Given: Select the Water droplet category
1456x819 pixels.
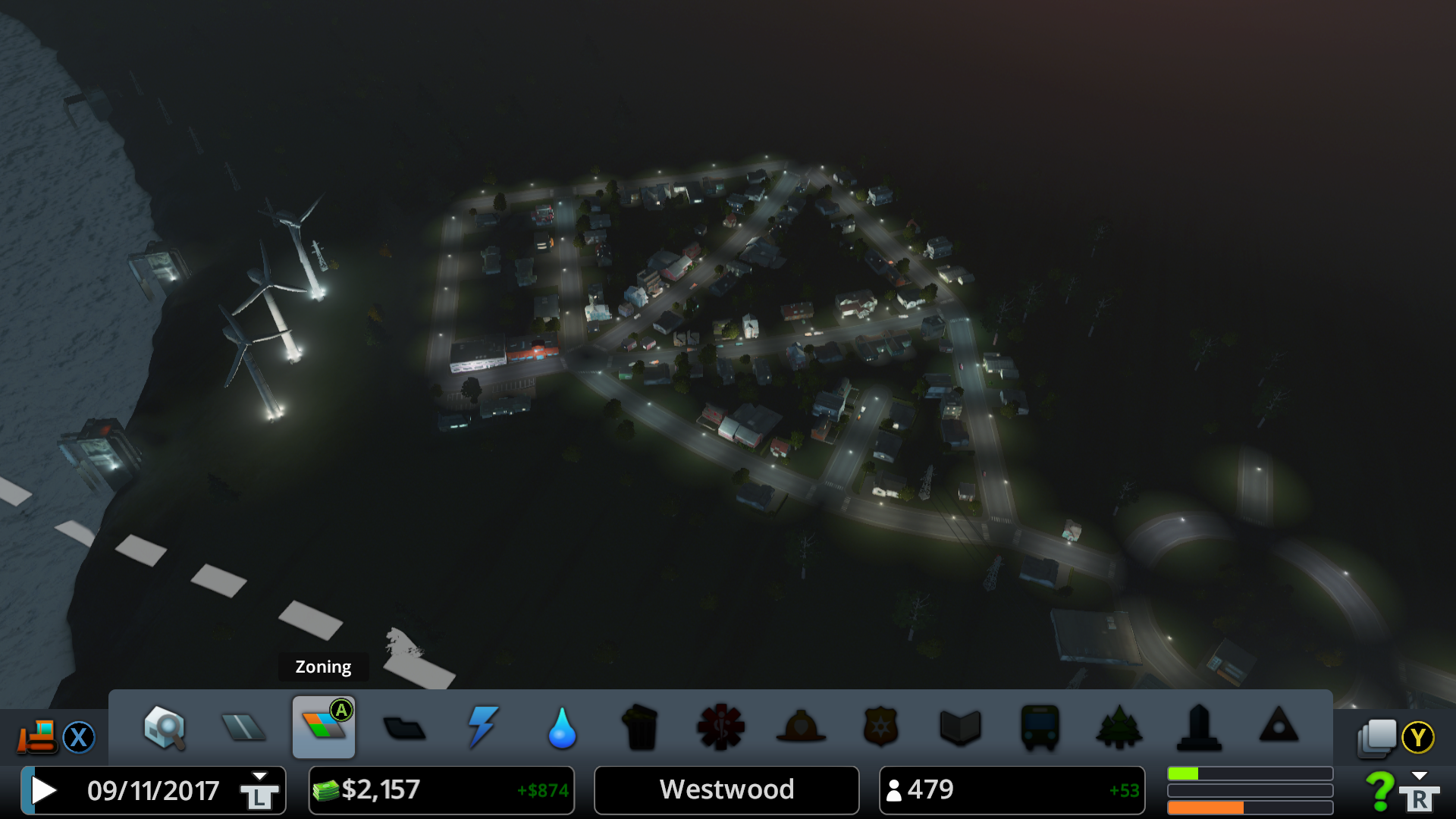Looking at the screenshot, I should (562, 728).
